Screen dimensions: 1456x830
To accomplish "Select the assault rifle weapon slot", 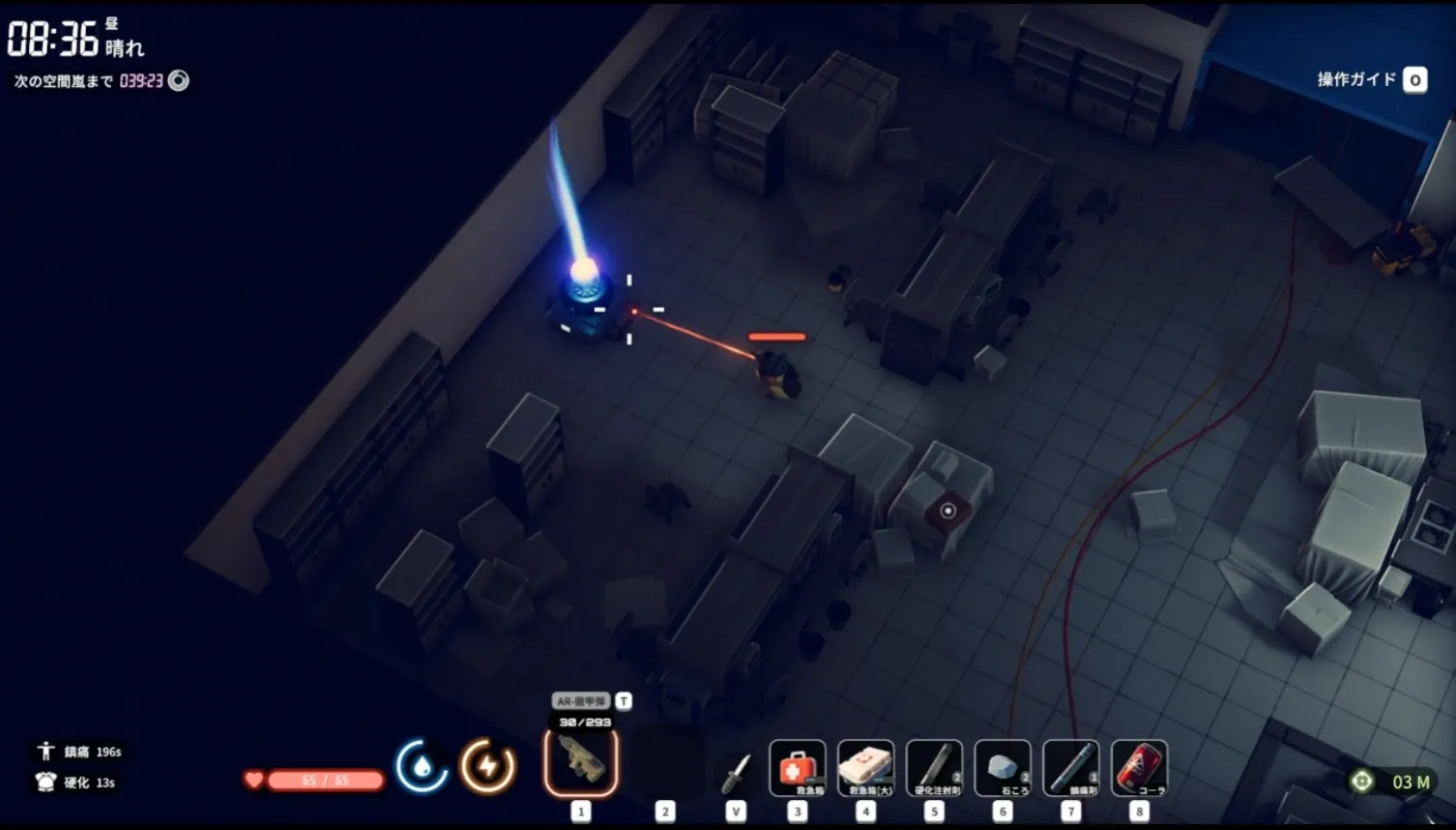I will (x=581, y=762).
